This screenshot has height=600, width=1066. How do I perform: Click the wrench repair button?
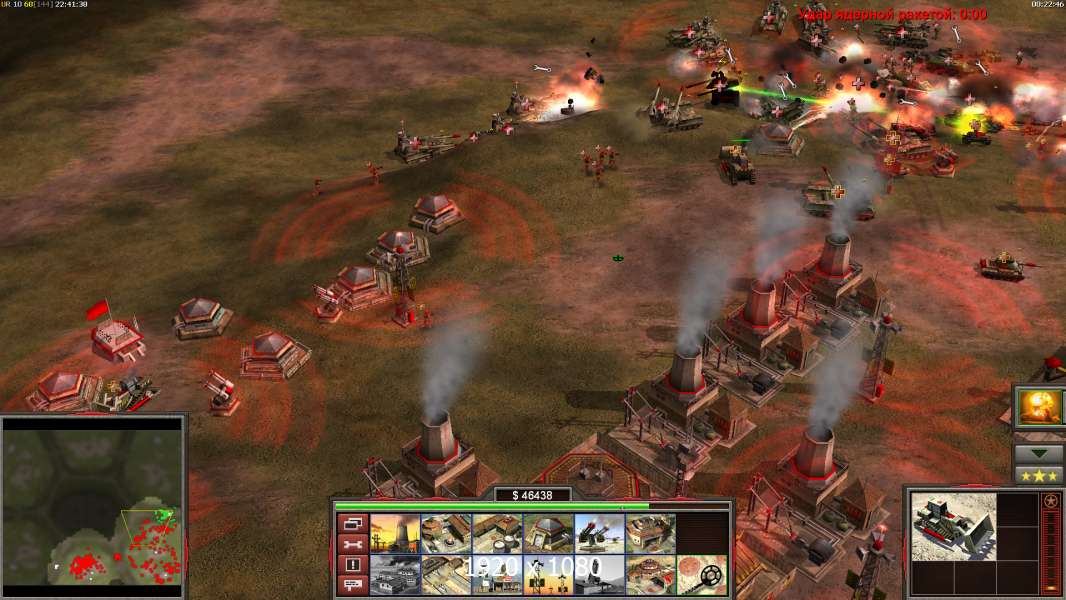point(351,544)
